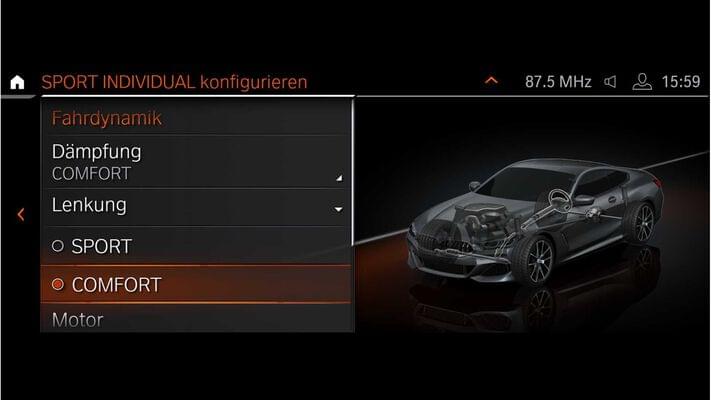Click the left back arrow
Viewport: 711px width, 400px height.
(x=20, y=214)
